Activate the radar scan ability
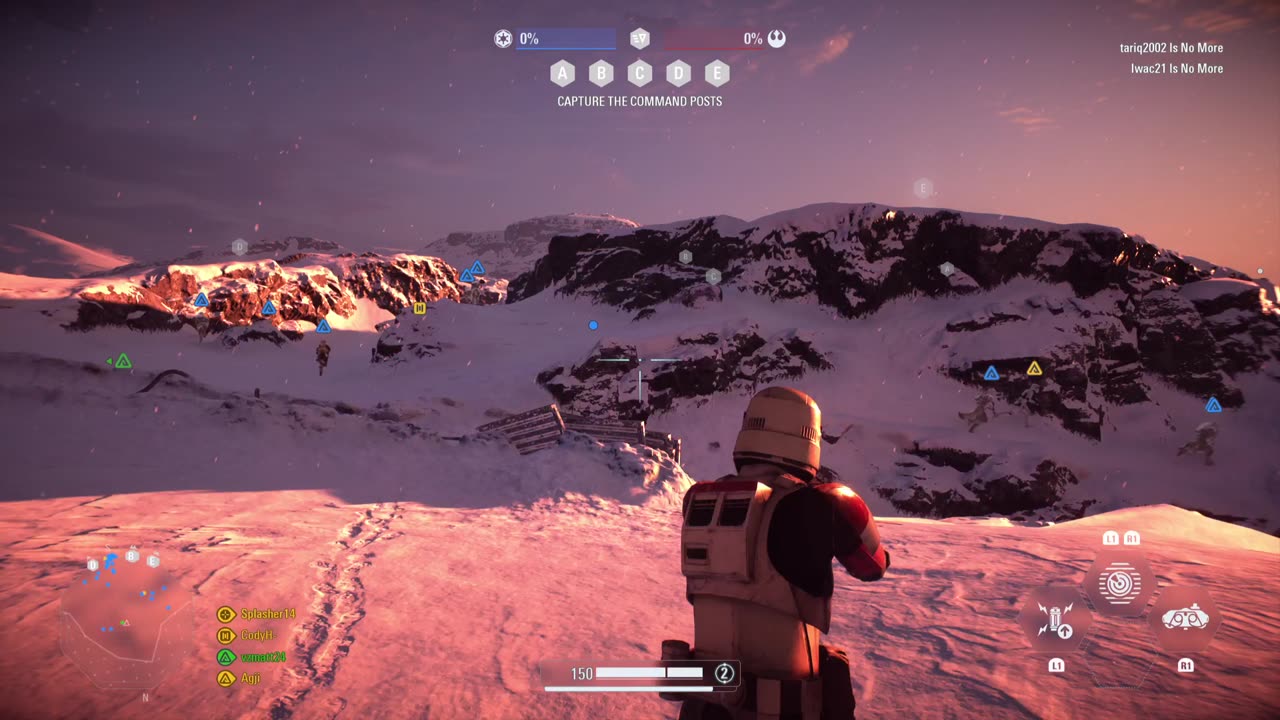This screenshot has width=1280, height=720. coord(1120,583)
